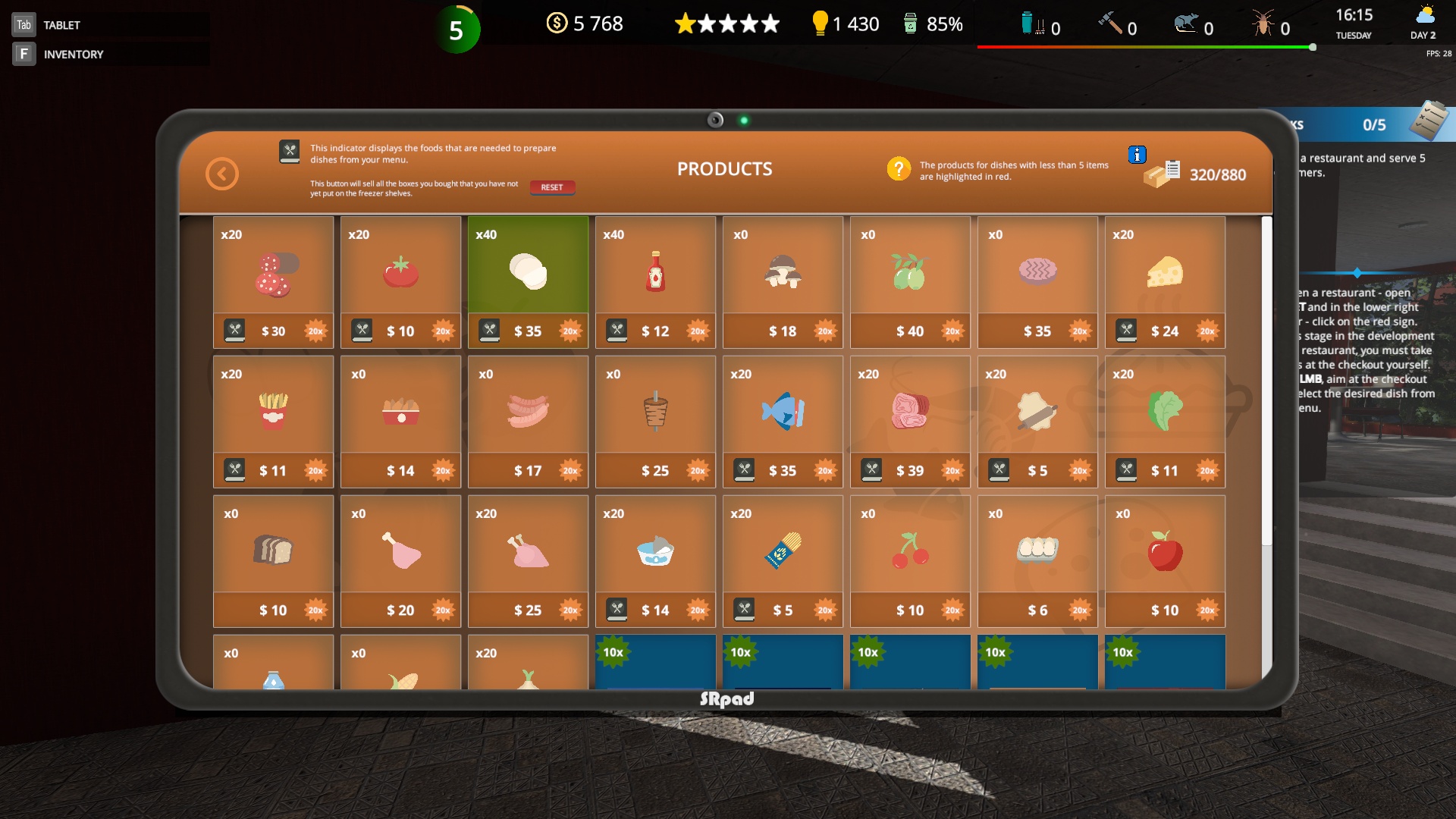Click the ketchup product icon
This screenshot has width=1456, height=819.
[x=655, y=271]
